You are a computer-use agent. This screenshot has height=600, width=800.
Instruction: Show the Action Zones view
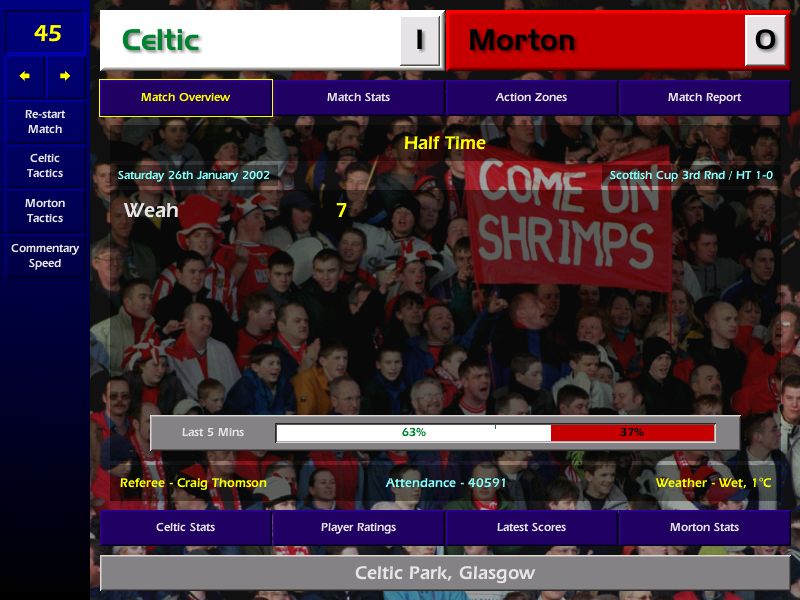click(531, 98)
